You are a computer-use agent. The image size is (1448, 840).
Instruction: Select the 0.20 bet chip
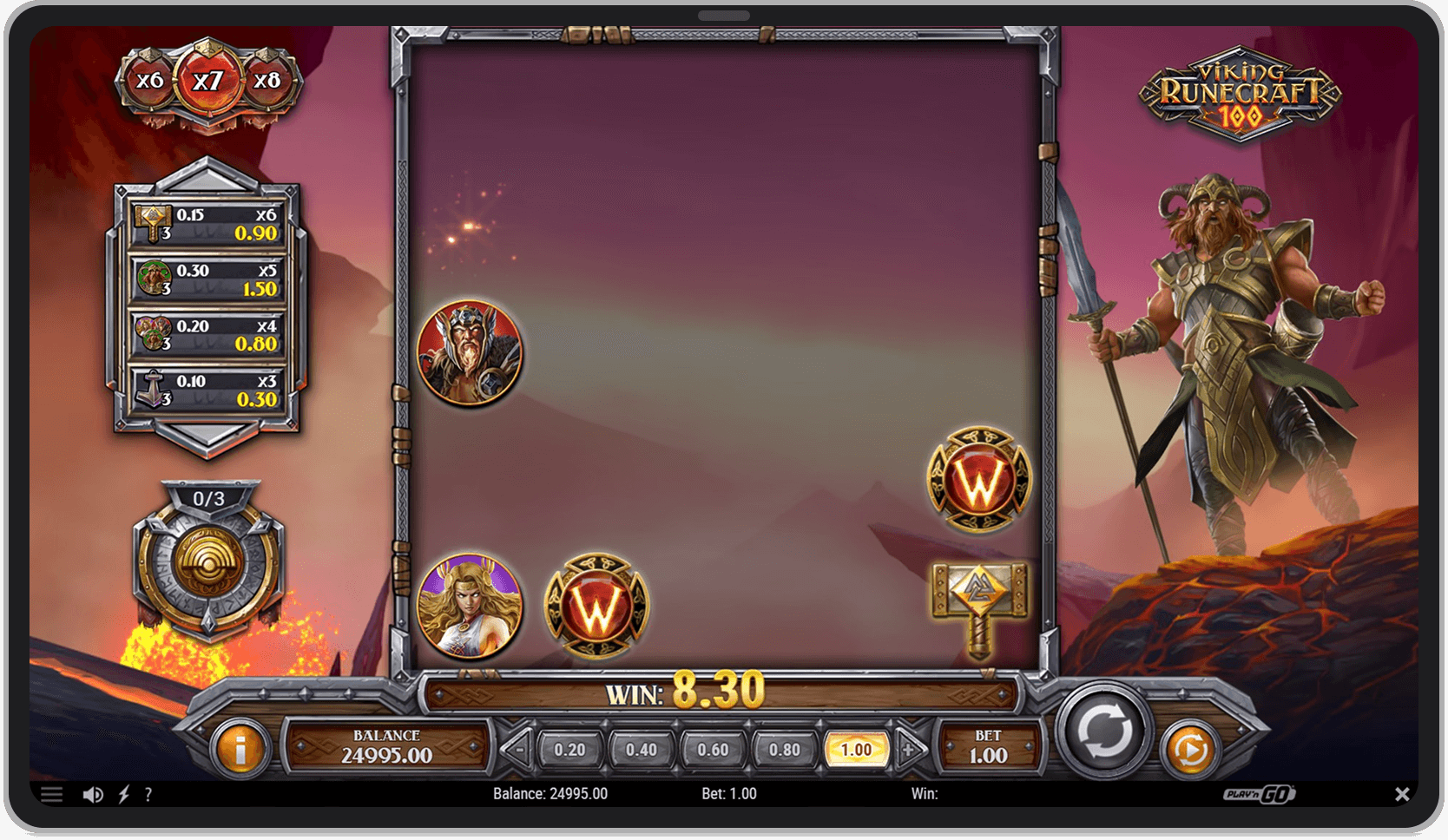click(569, 747)
